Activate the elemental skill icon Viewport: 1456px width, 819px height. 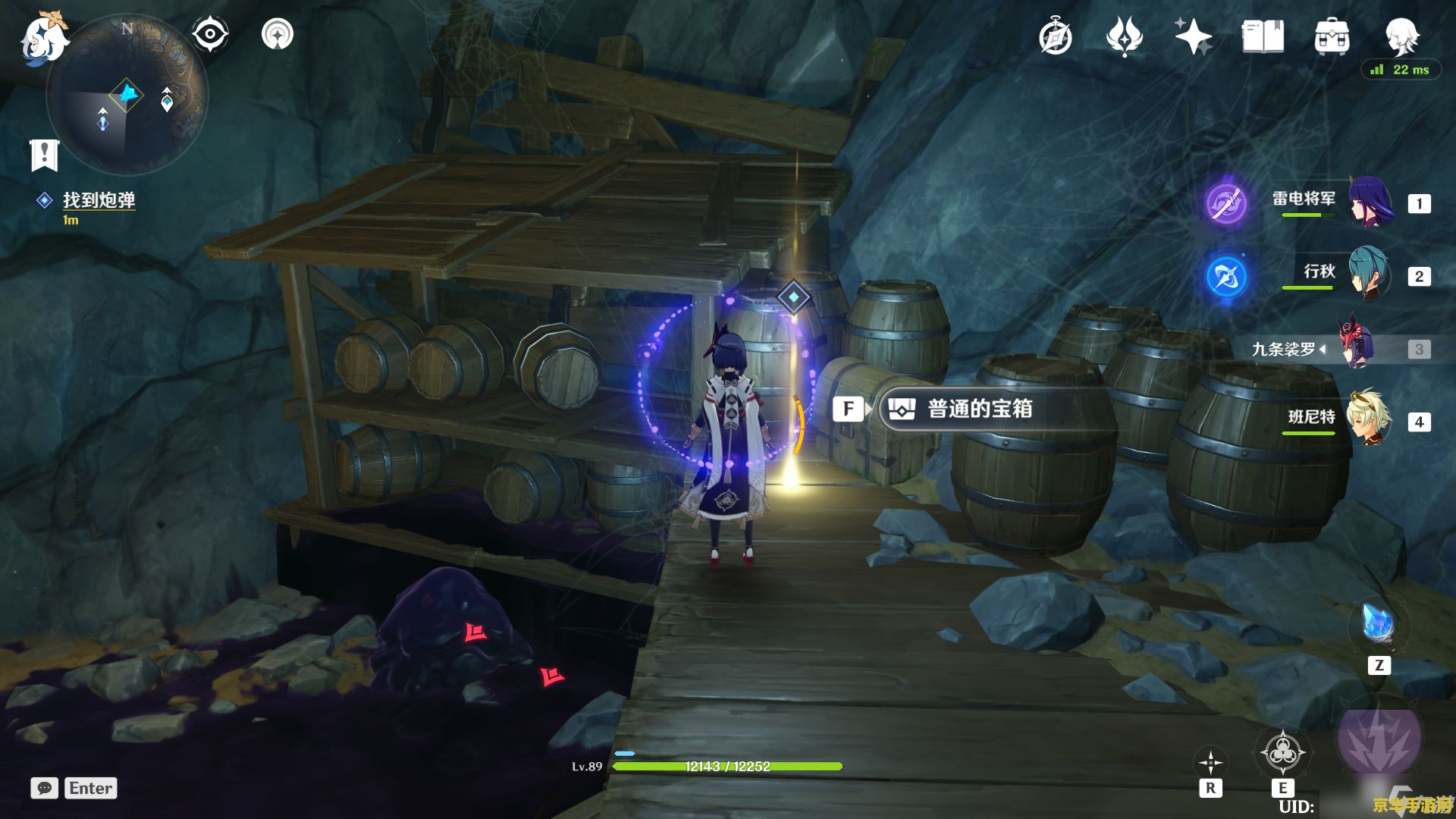1282,753
